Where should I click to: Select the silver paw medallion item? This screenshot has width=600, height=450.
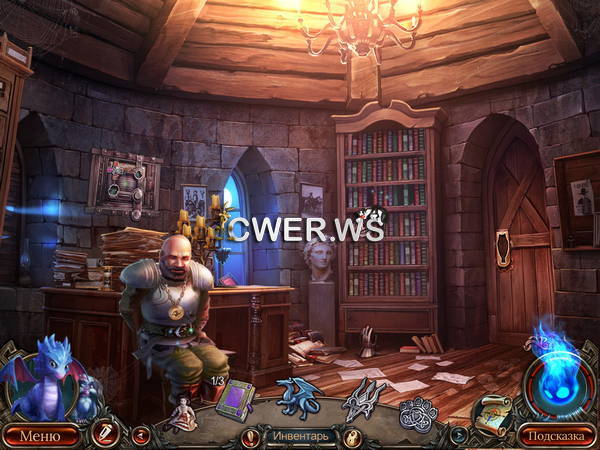[418, 411]
